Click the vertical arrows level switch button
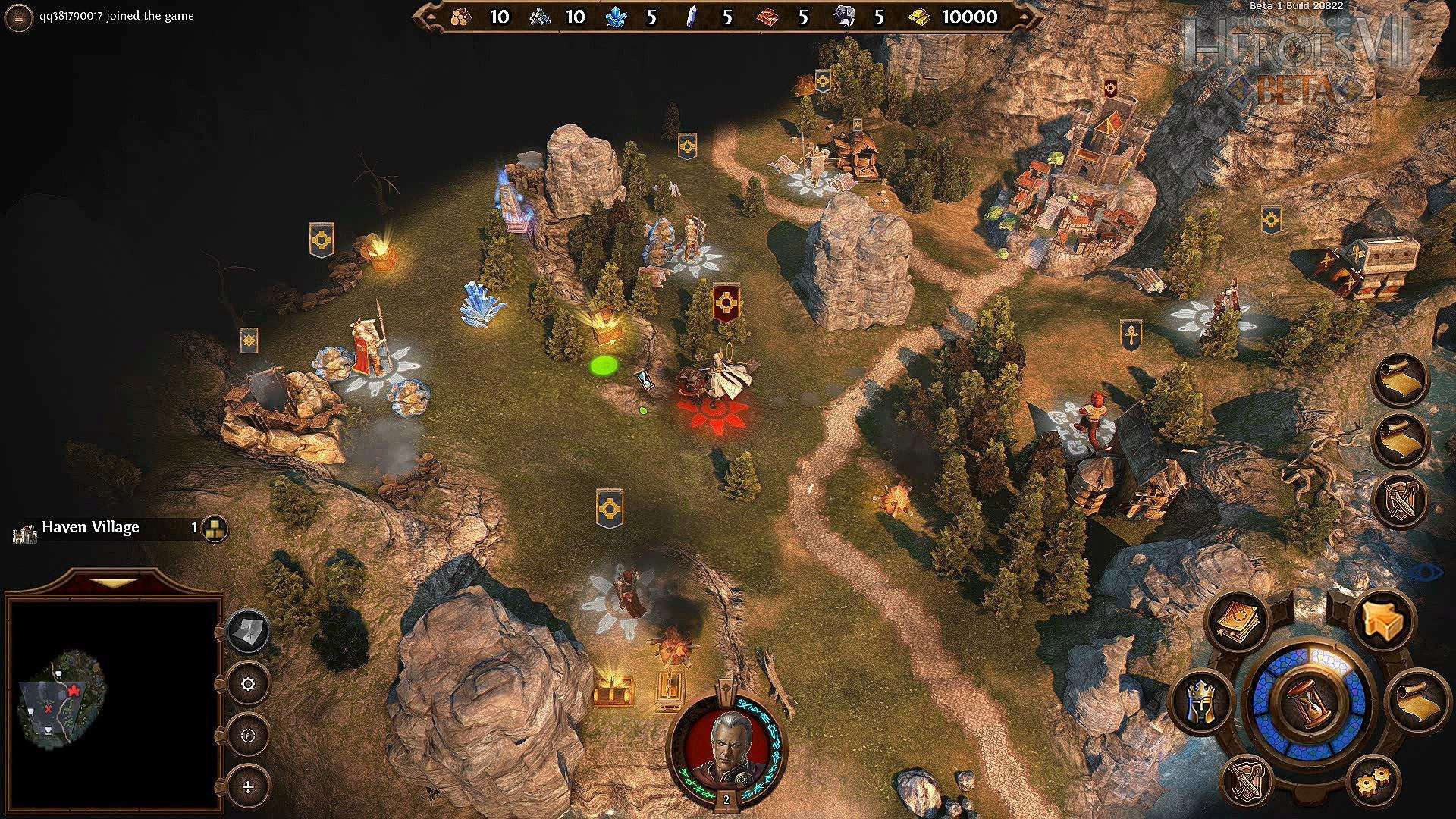This screenshot has height=819, width=1456. coord(248,786)
